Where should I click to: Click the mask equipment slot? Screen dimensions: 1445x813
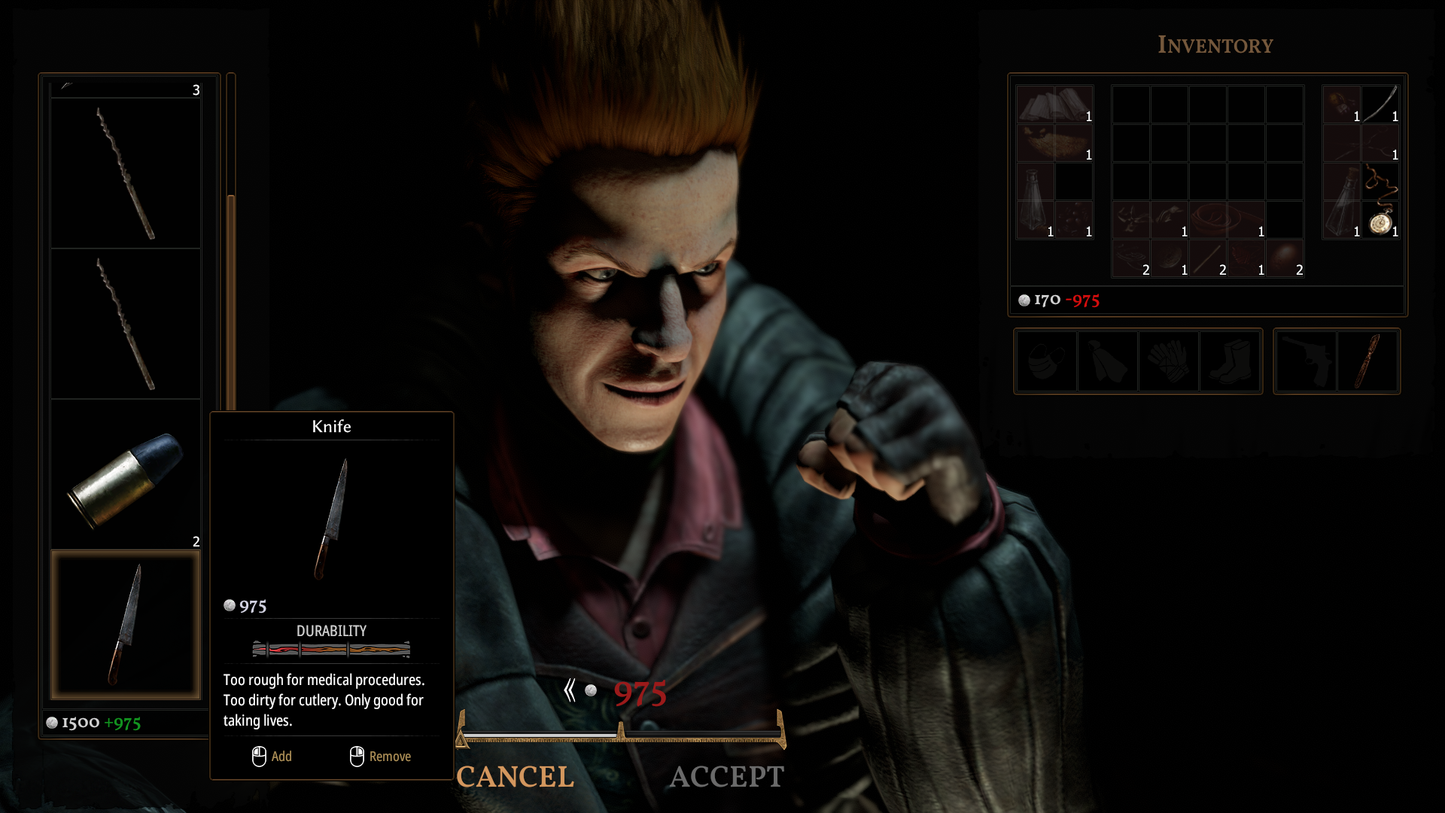[1046, 361]
